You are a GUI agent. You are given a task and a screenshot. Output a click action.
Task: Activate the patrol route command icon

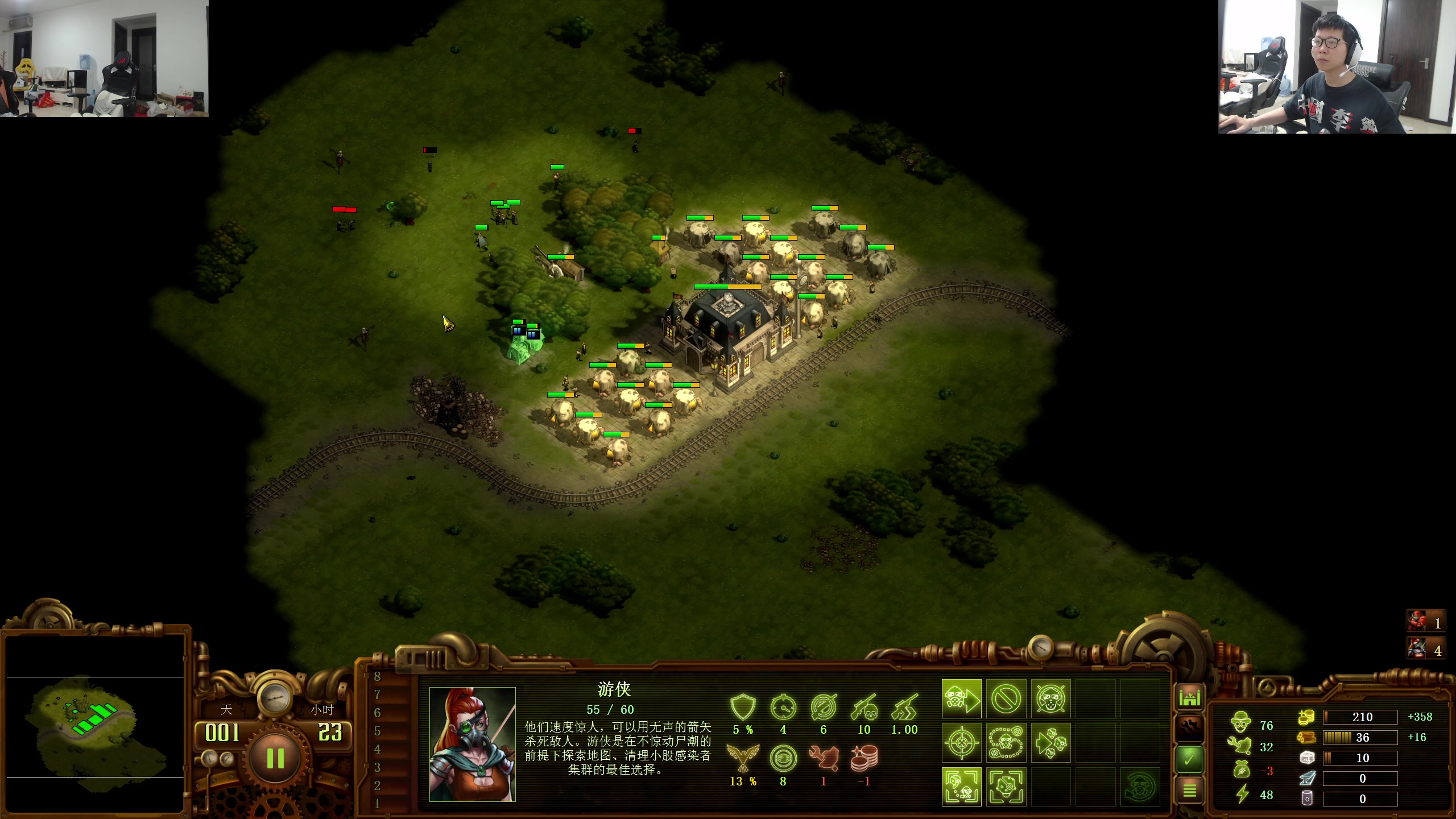1006,743
